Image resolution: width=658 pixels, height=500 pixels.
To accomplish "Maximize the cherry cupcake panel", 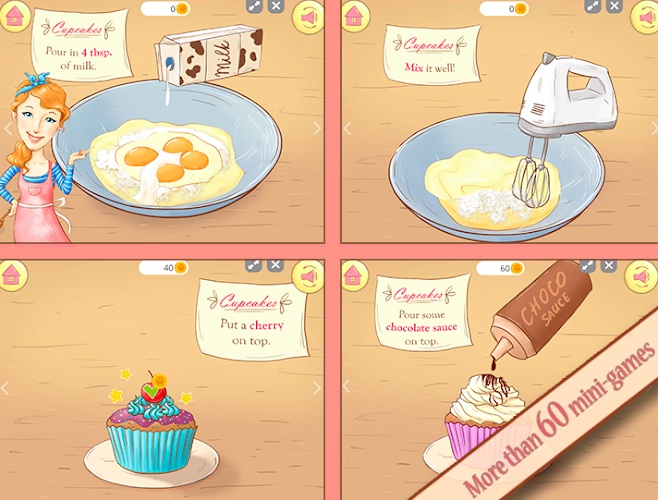I will (x=254, y=266).
